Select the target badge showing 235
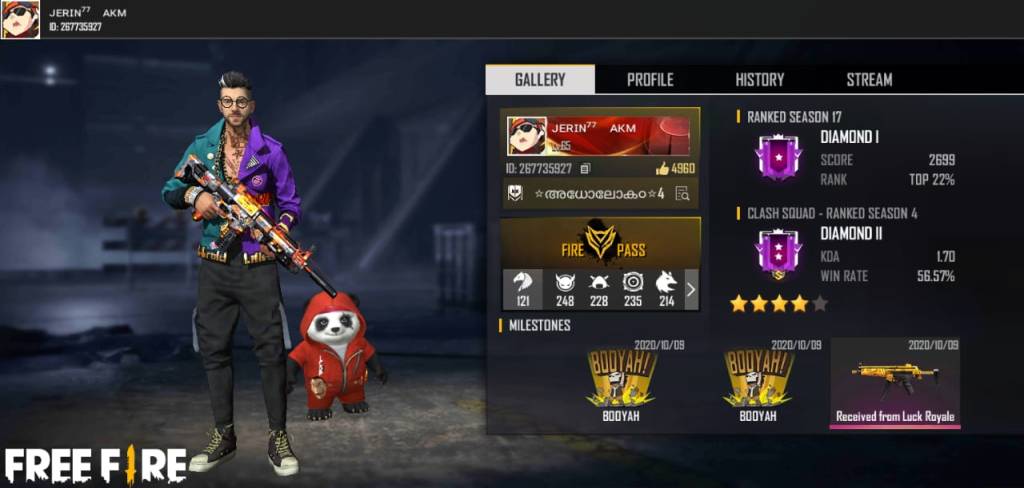Viewport: 1024px width, 488px height. [633, 289]
